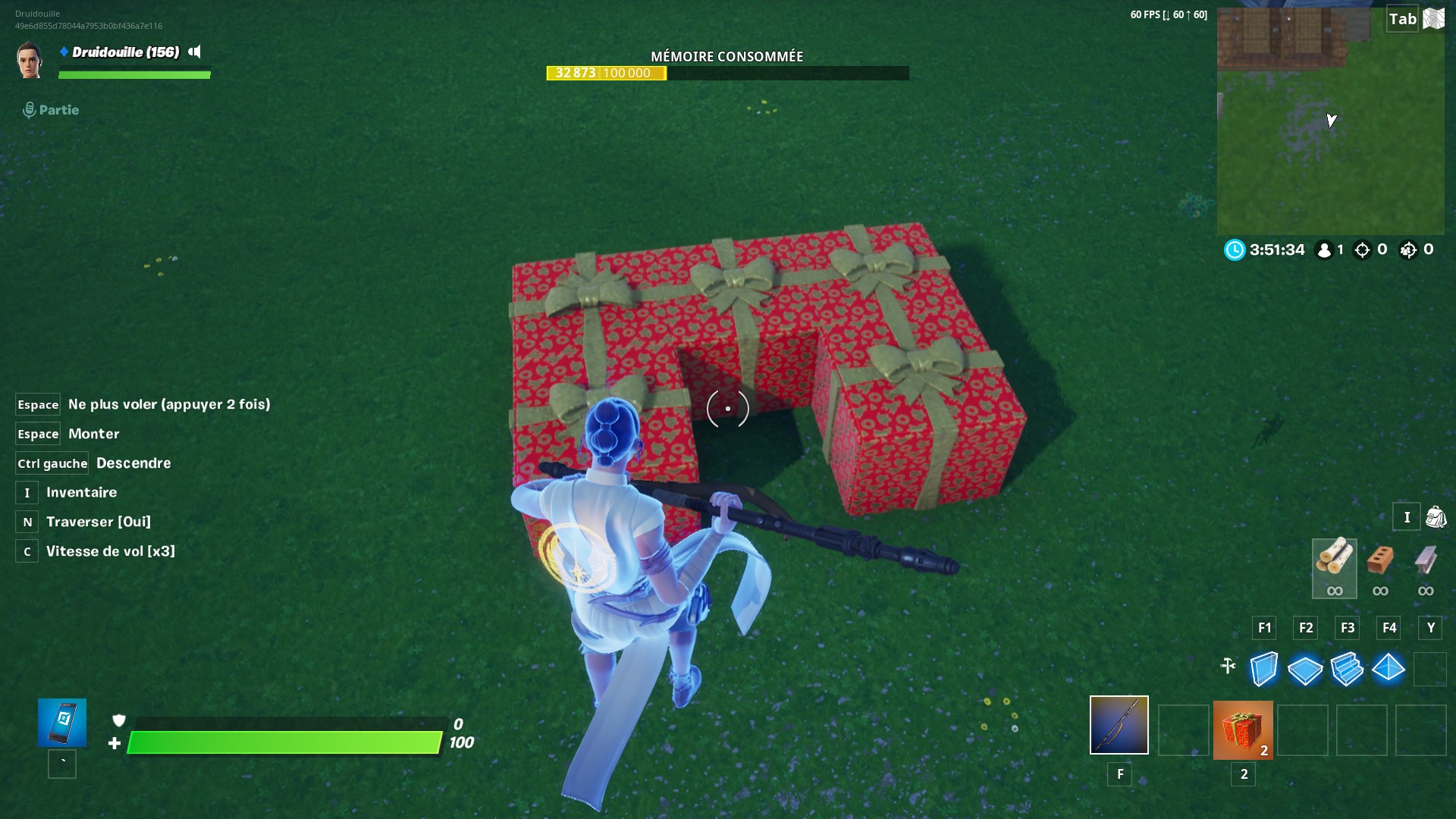The height and width of the screenshot is (819, 1456).
Task: Toggle the Druidouille voice speaker icon
Action: click(x=196, y=53)
